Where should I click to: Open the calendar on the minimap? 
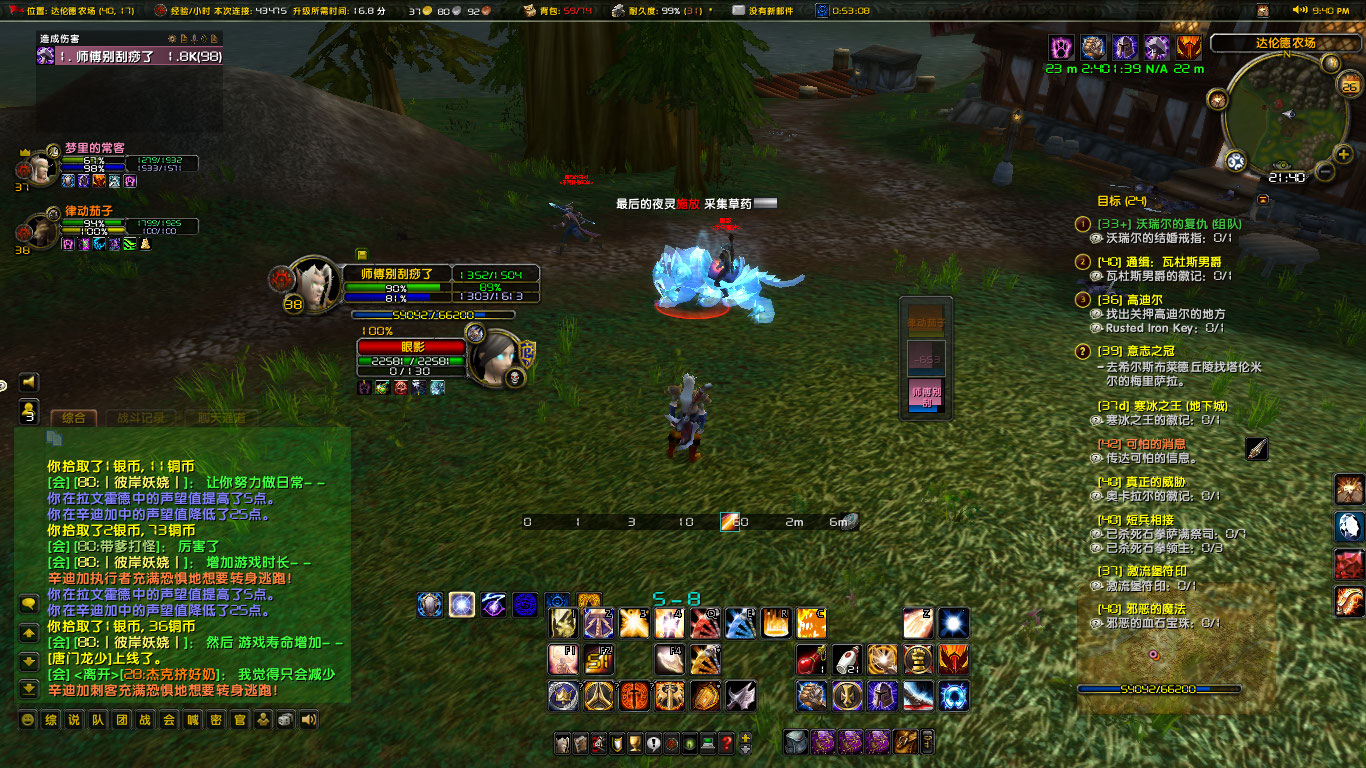coord(1348,85)
